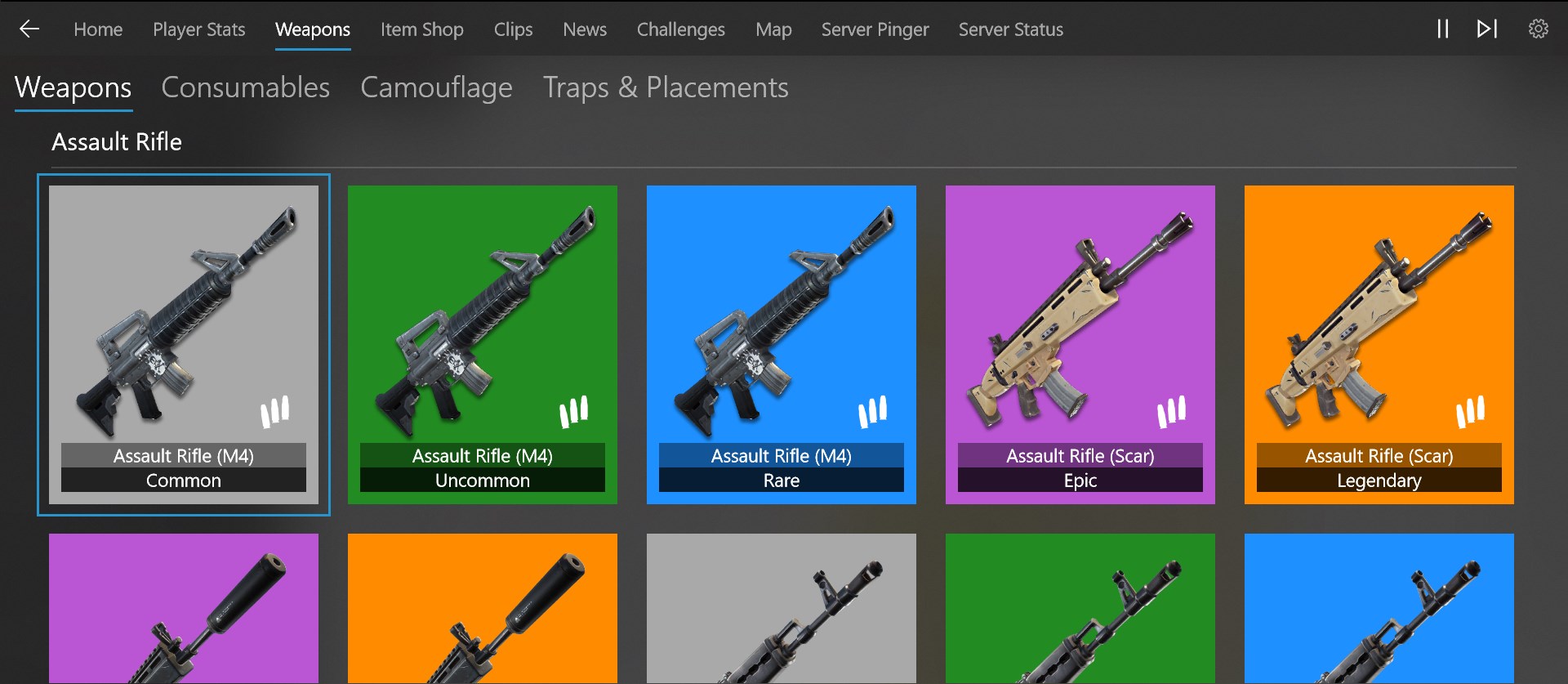Viewport: 1568px width, 684px height.
Task: Pause audio with the pause icon
Action: 1442,29
